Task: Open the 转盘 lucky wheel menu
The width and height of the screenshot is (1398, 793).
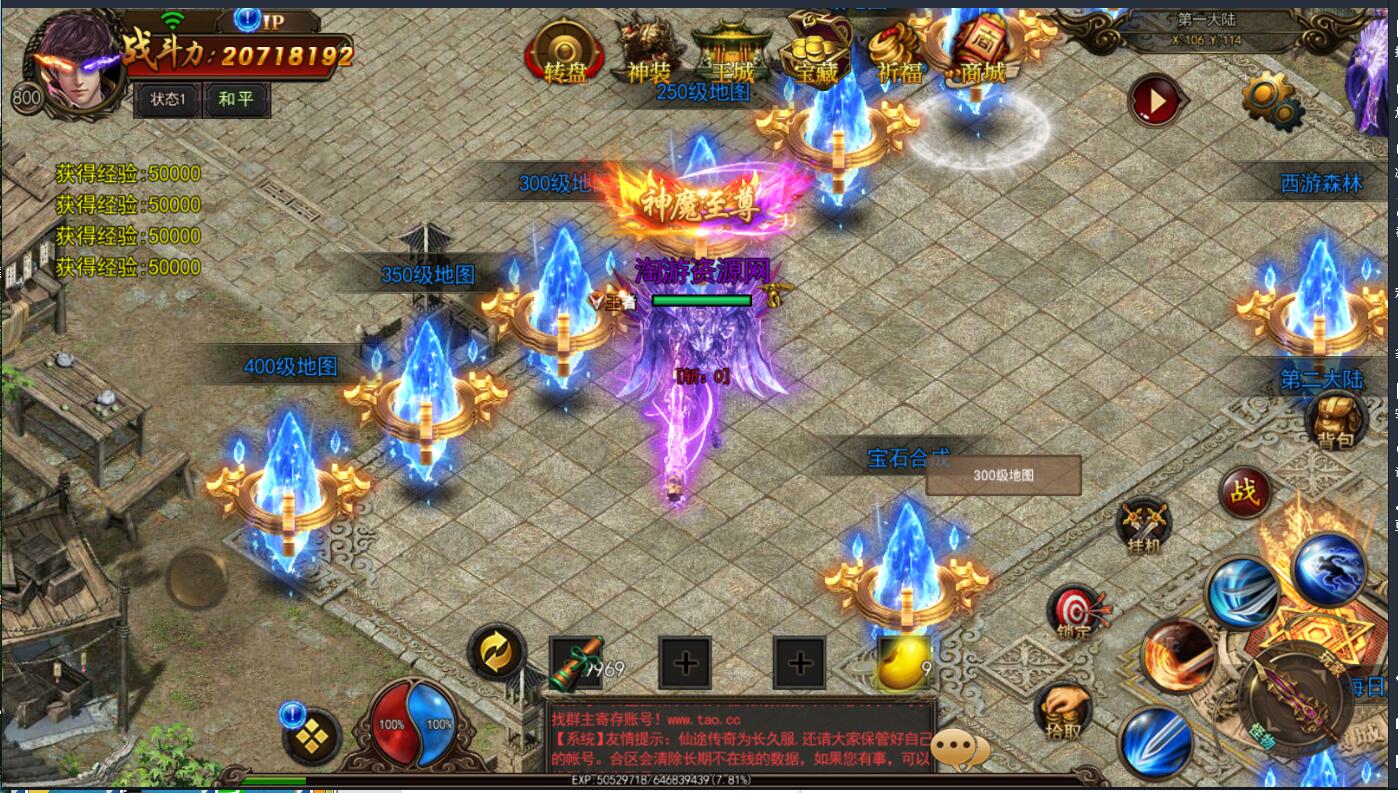Action: [565, 52]
